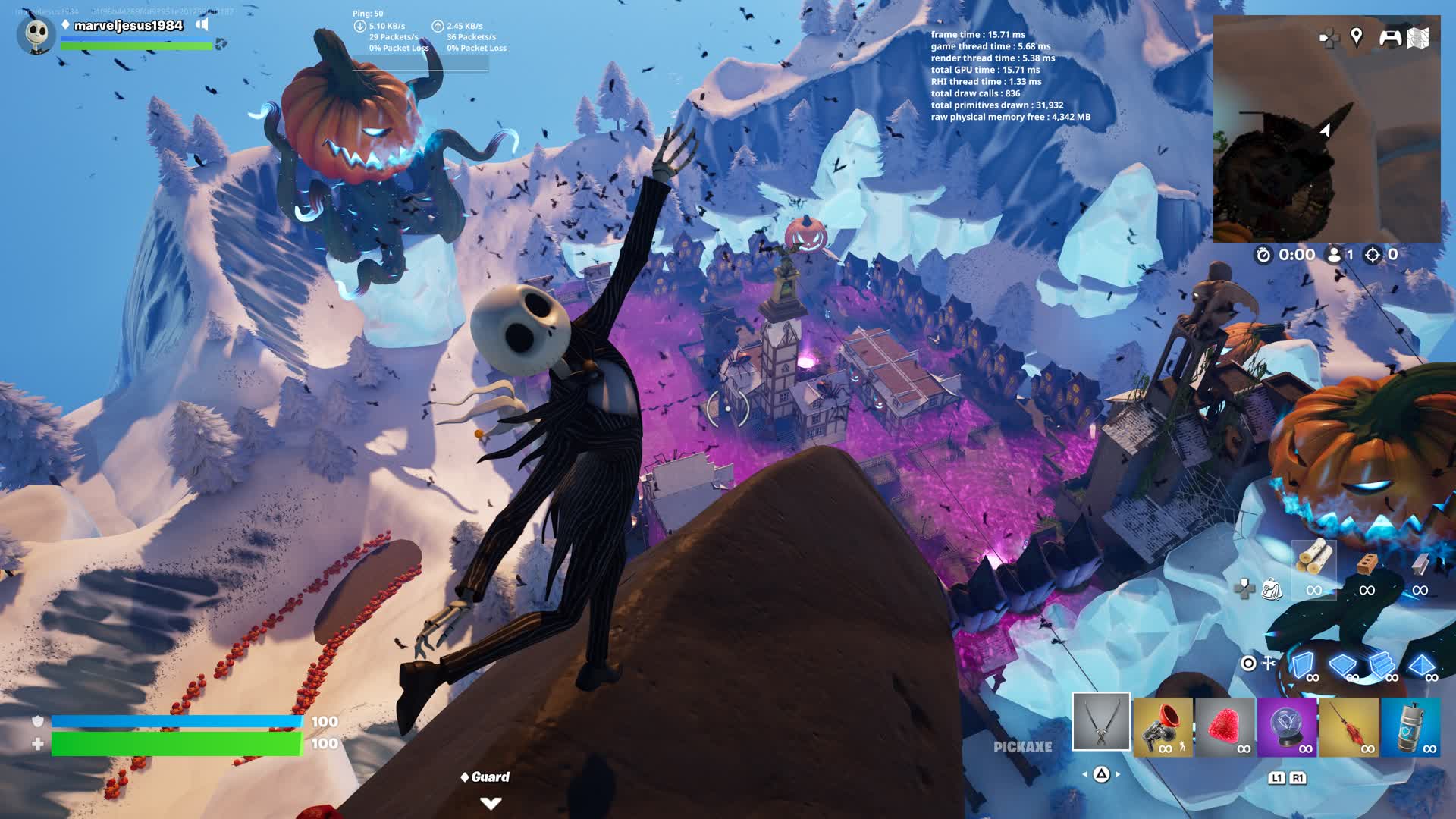Open the backpack inventory icon
The image size is (1456, 819).
pos(1271,588)
